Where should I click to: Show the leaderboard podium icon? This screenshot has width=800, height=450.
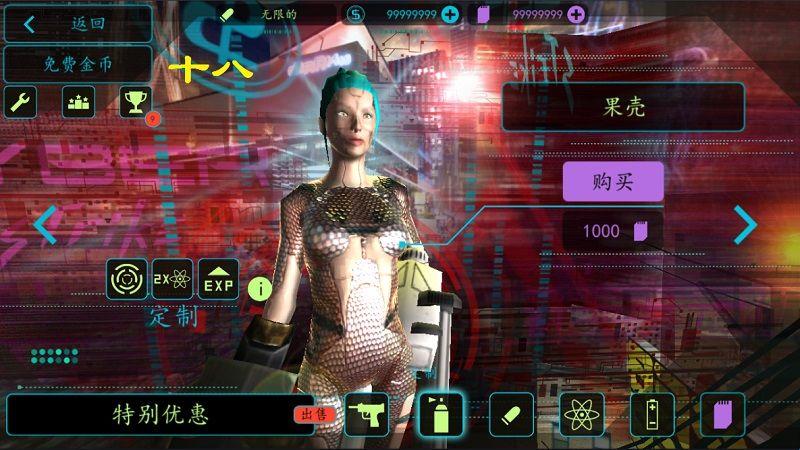pos(78,101)
